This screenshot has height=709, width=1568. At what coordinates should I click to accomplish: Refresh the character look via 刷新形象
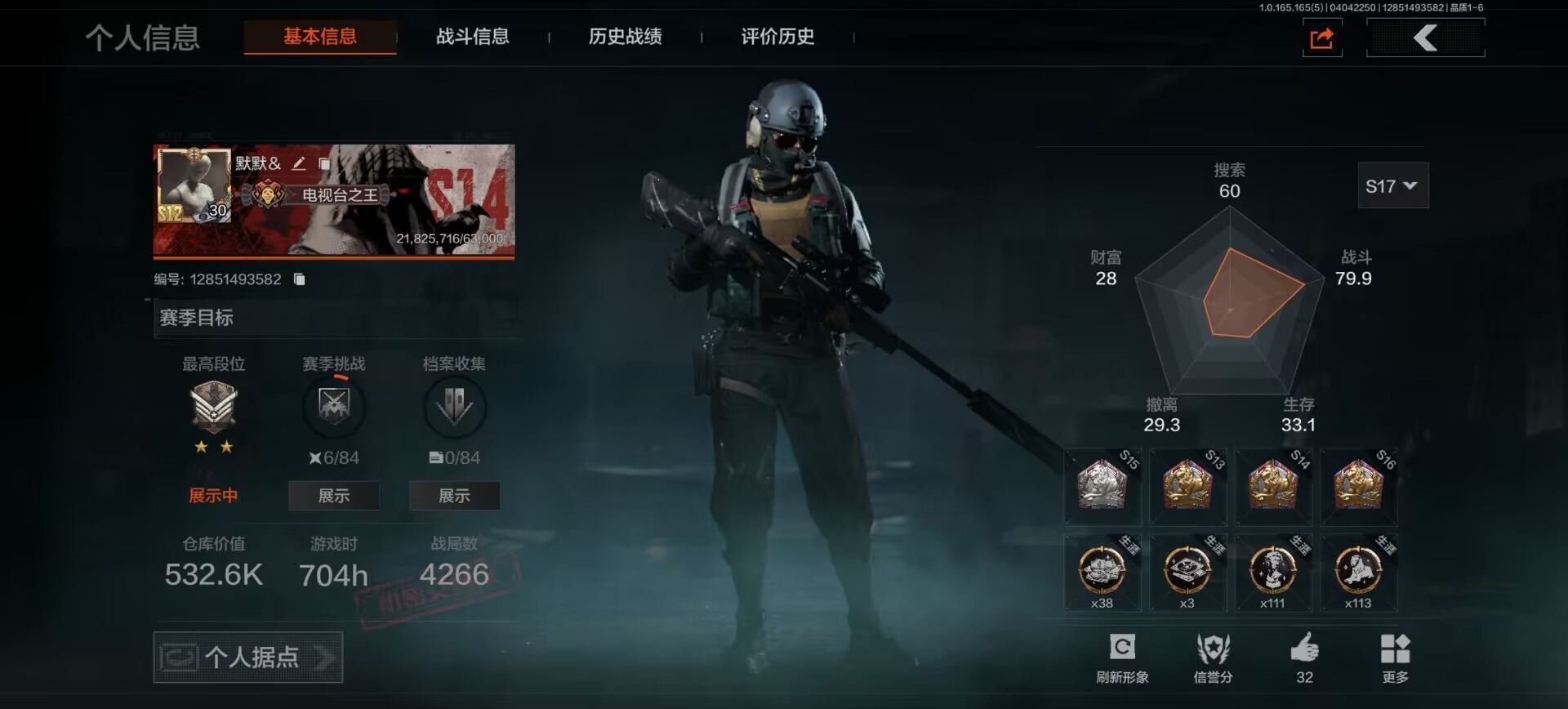pos(1122,658)
